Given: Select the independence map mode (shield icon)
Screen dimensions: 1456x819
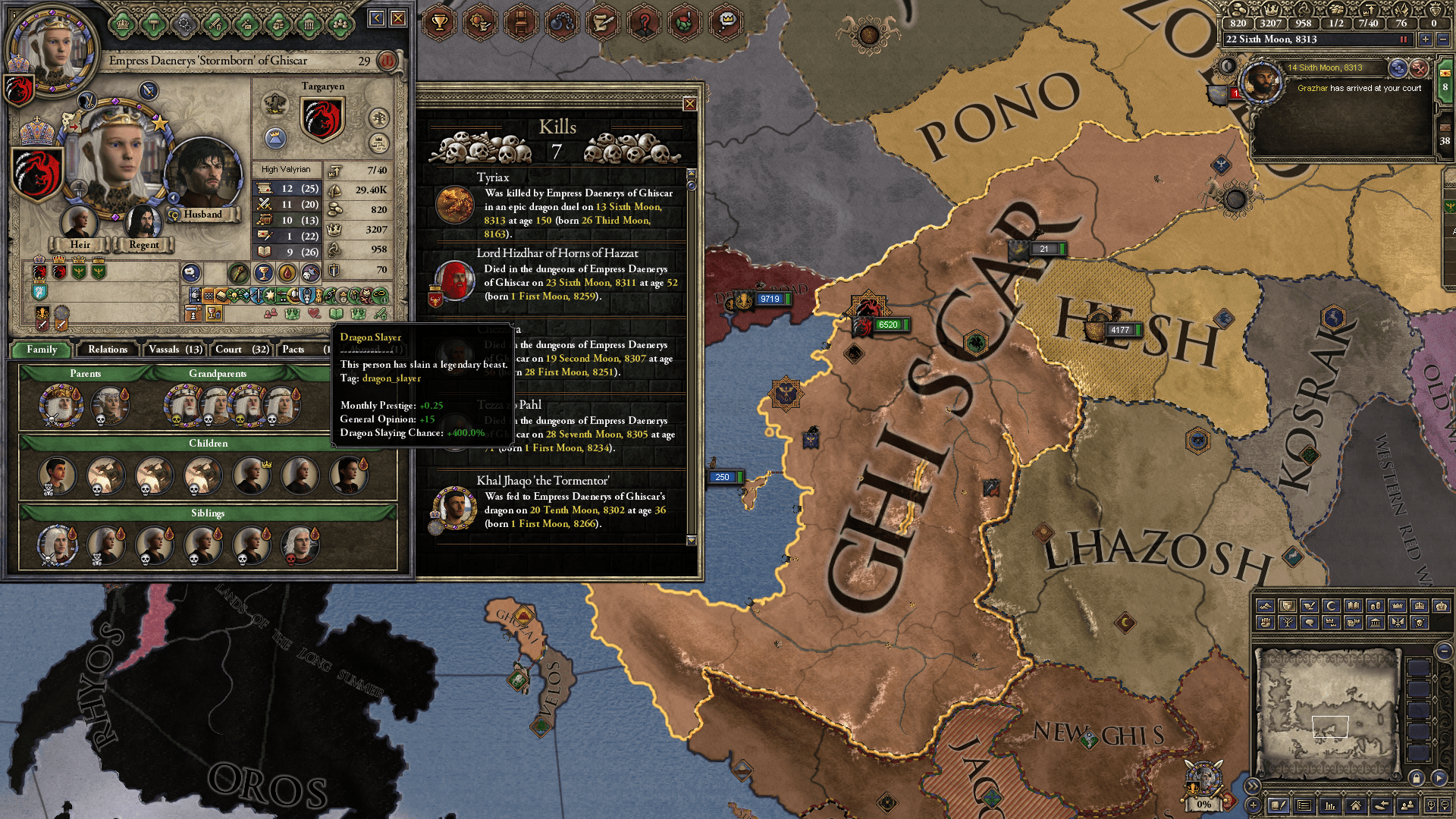Looking at the screenshot, I should pos(1287,606).
